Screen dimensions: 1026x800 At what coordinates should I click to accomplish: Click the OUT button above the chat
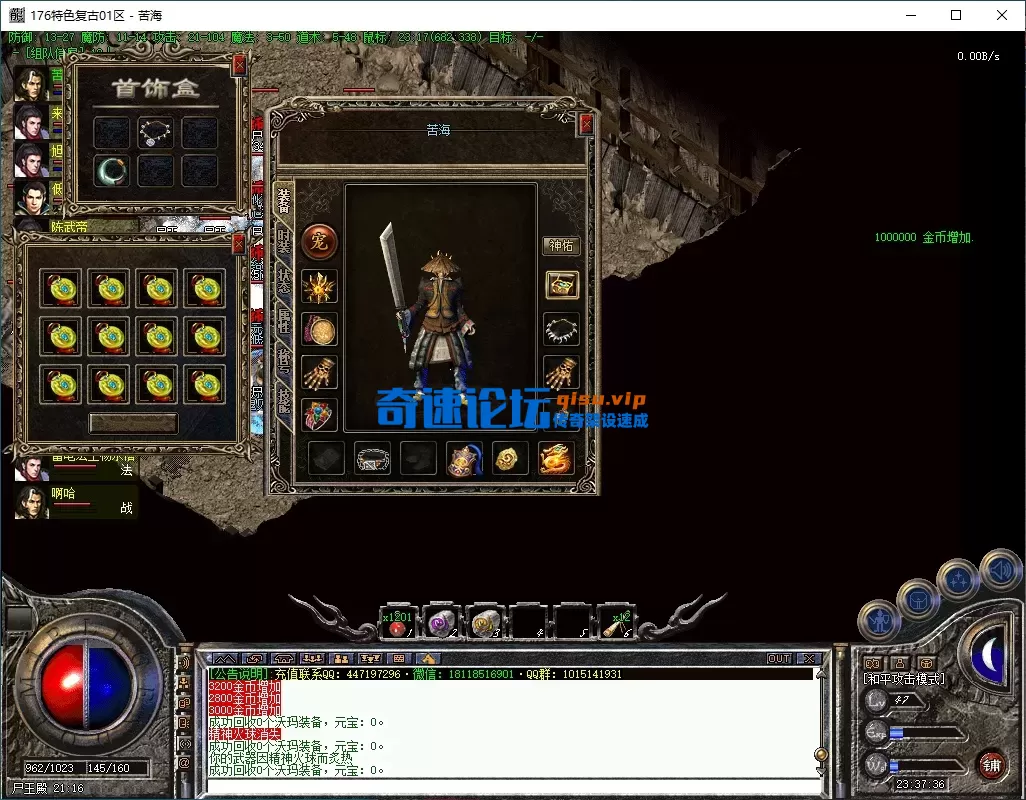pyautogui.click(x=778, y=659)
